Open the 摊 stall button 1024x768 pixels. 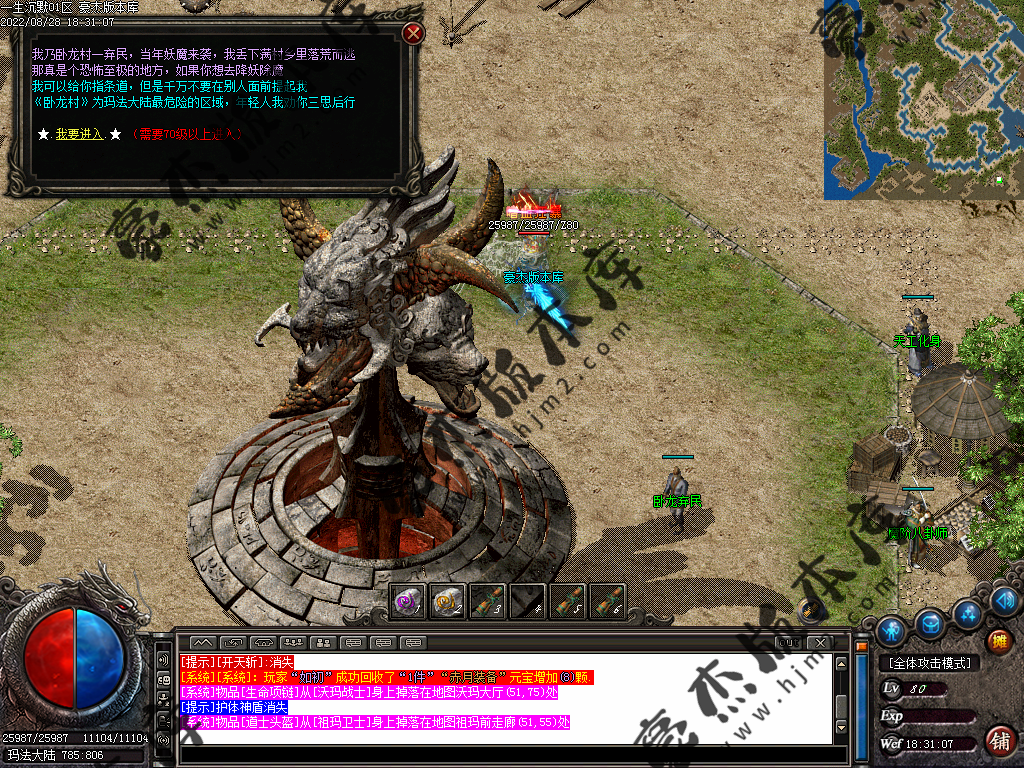click(x=998, y=641)
